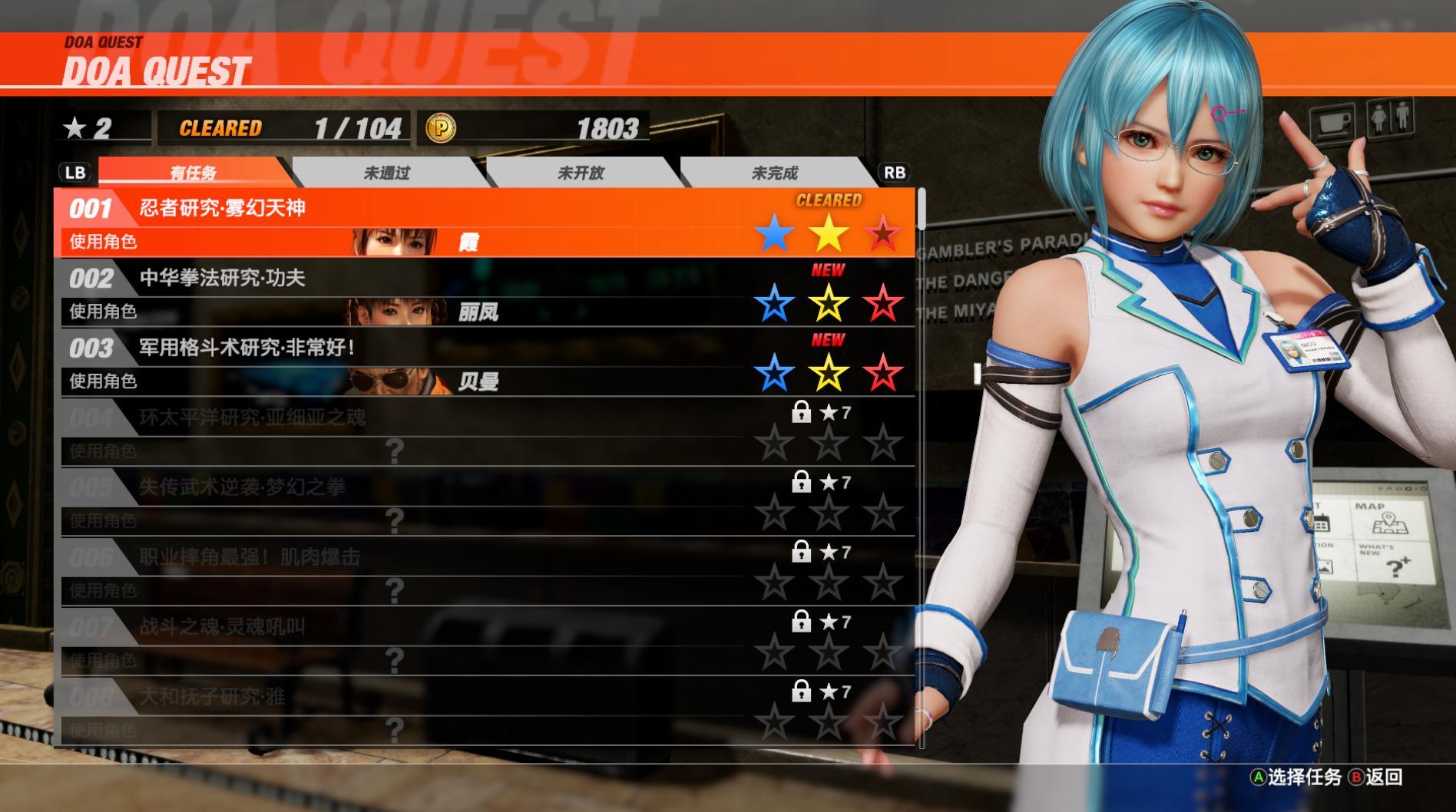Show the 未开放 quest tab
1456x812 pixels.
click(581, 173)
